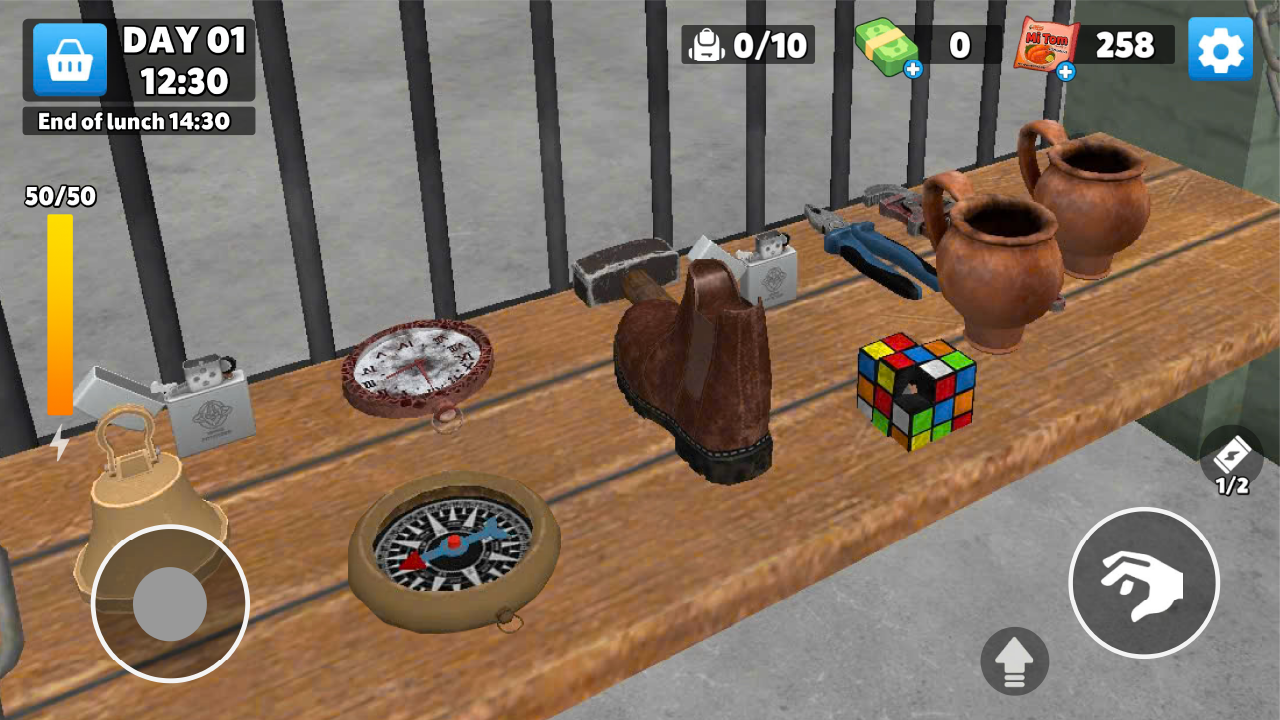Open the backpack inventory showing 0/10

pos(748,45)
